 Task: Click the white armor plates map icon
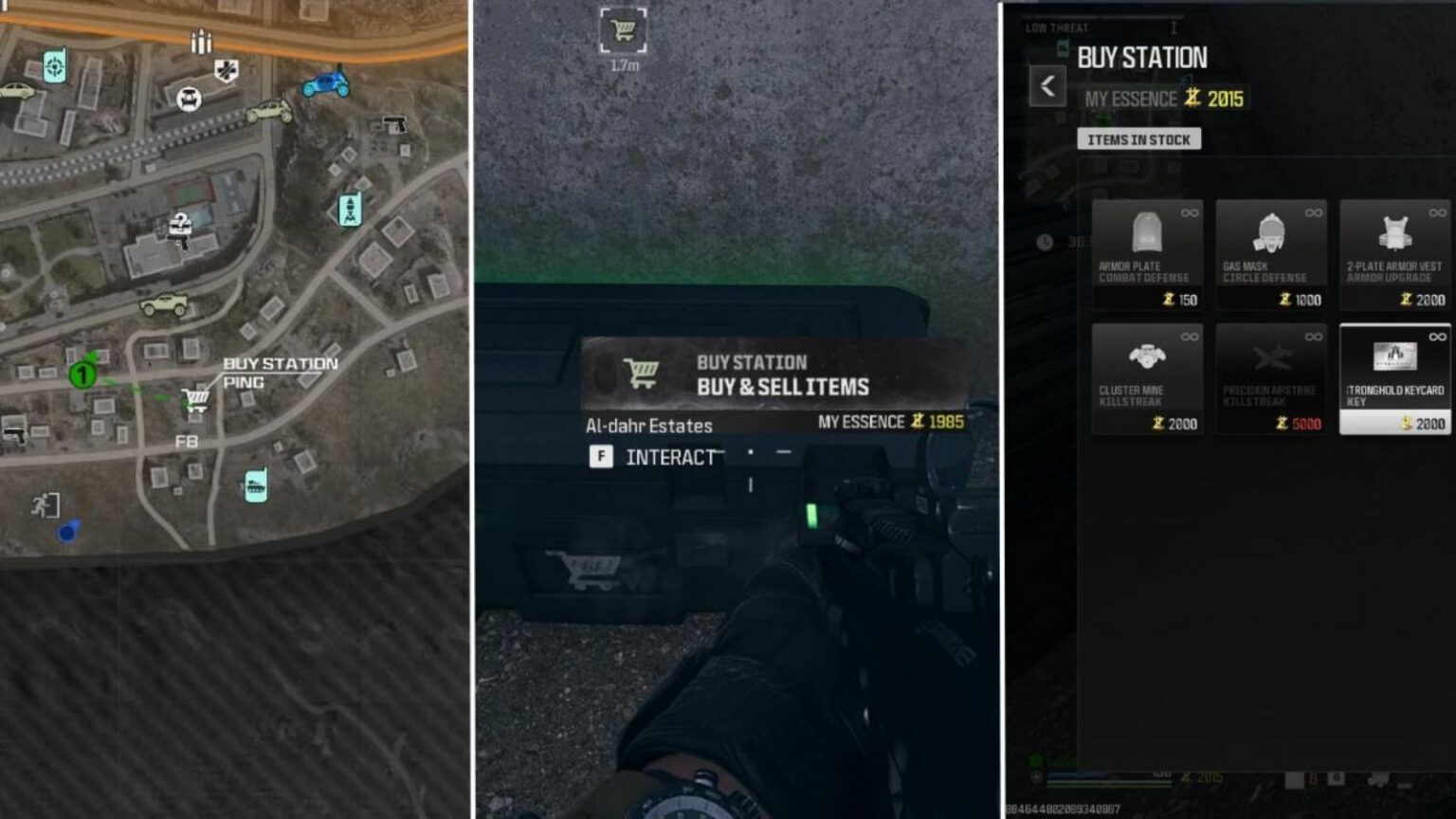pyautogui.click(x=227, y=69)
